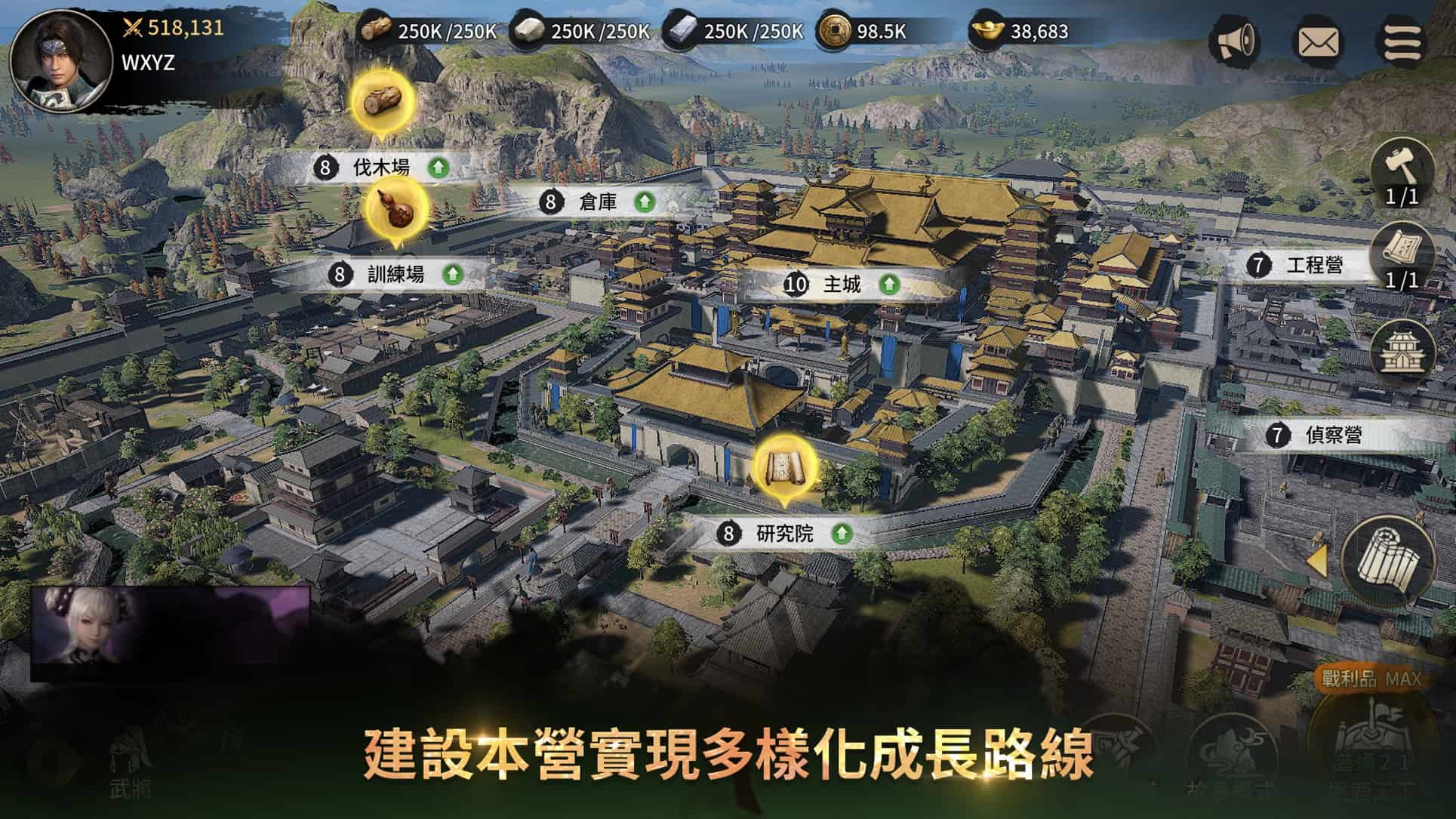Open the hamburger main menu
1456x819 pixels.
click(1402, 41)
